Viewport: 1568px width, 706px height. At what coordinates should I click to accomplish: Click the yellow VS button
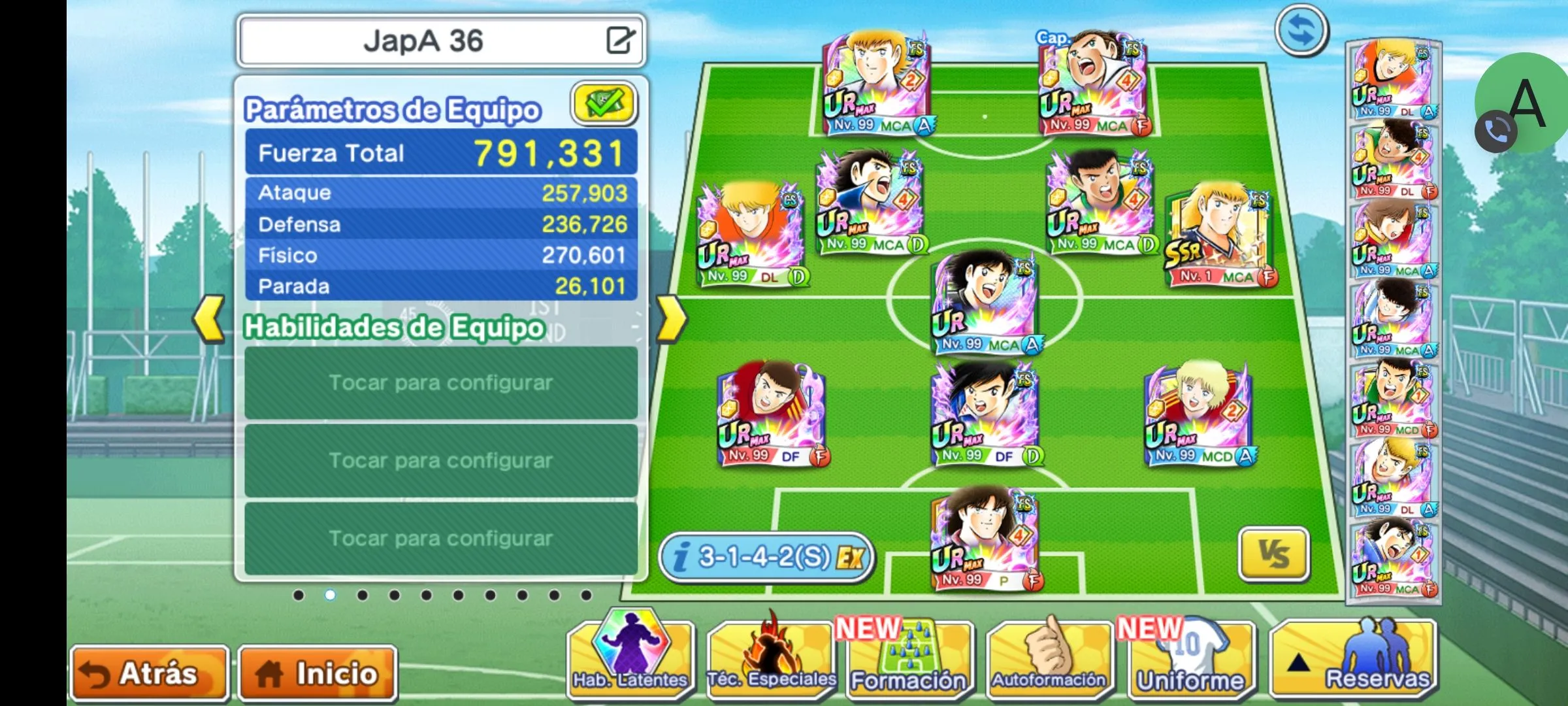1273,554
